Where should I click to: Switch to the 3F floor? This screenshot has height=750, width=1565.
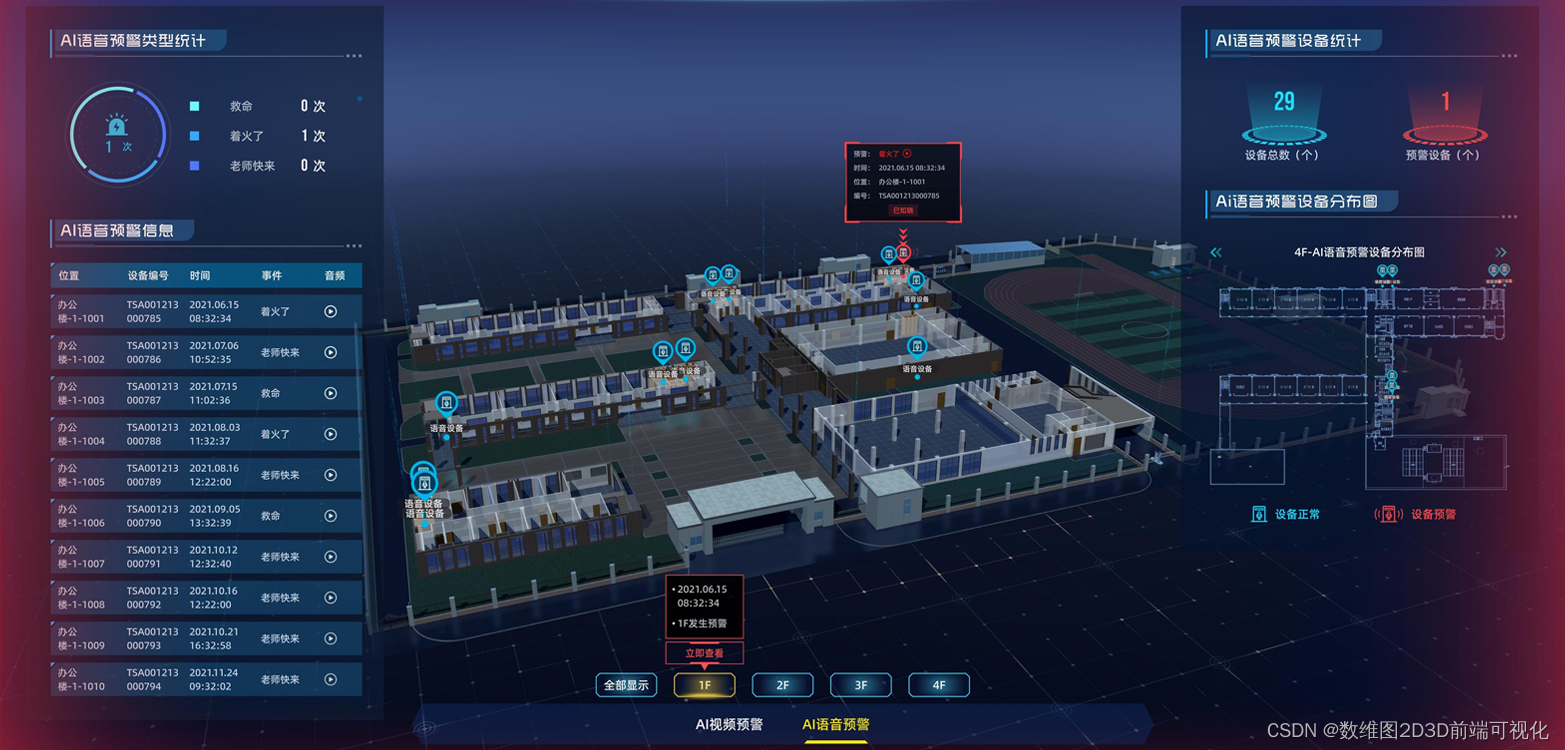pos(861,685)
